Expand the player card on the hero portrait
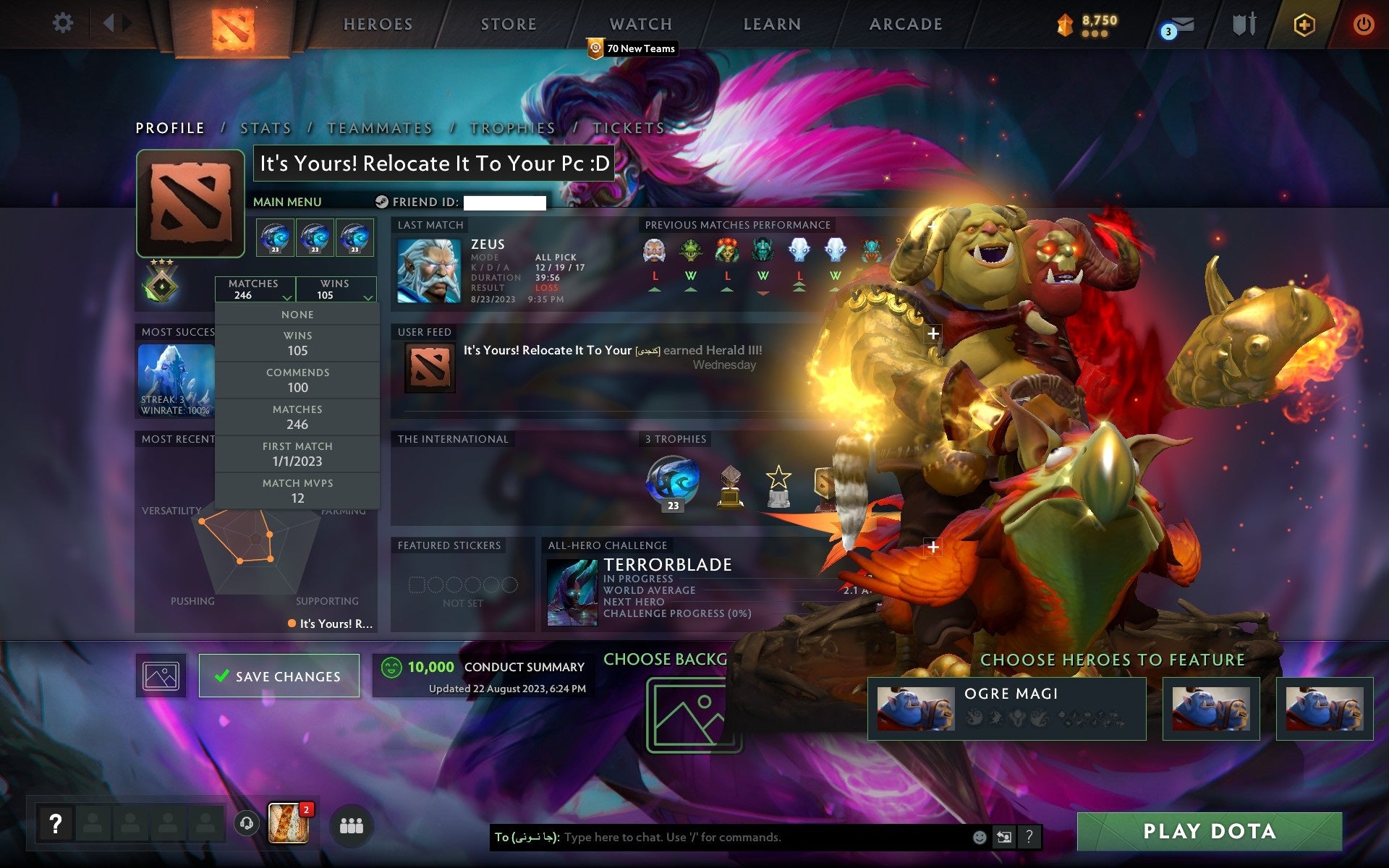 (933, 333)
